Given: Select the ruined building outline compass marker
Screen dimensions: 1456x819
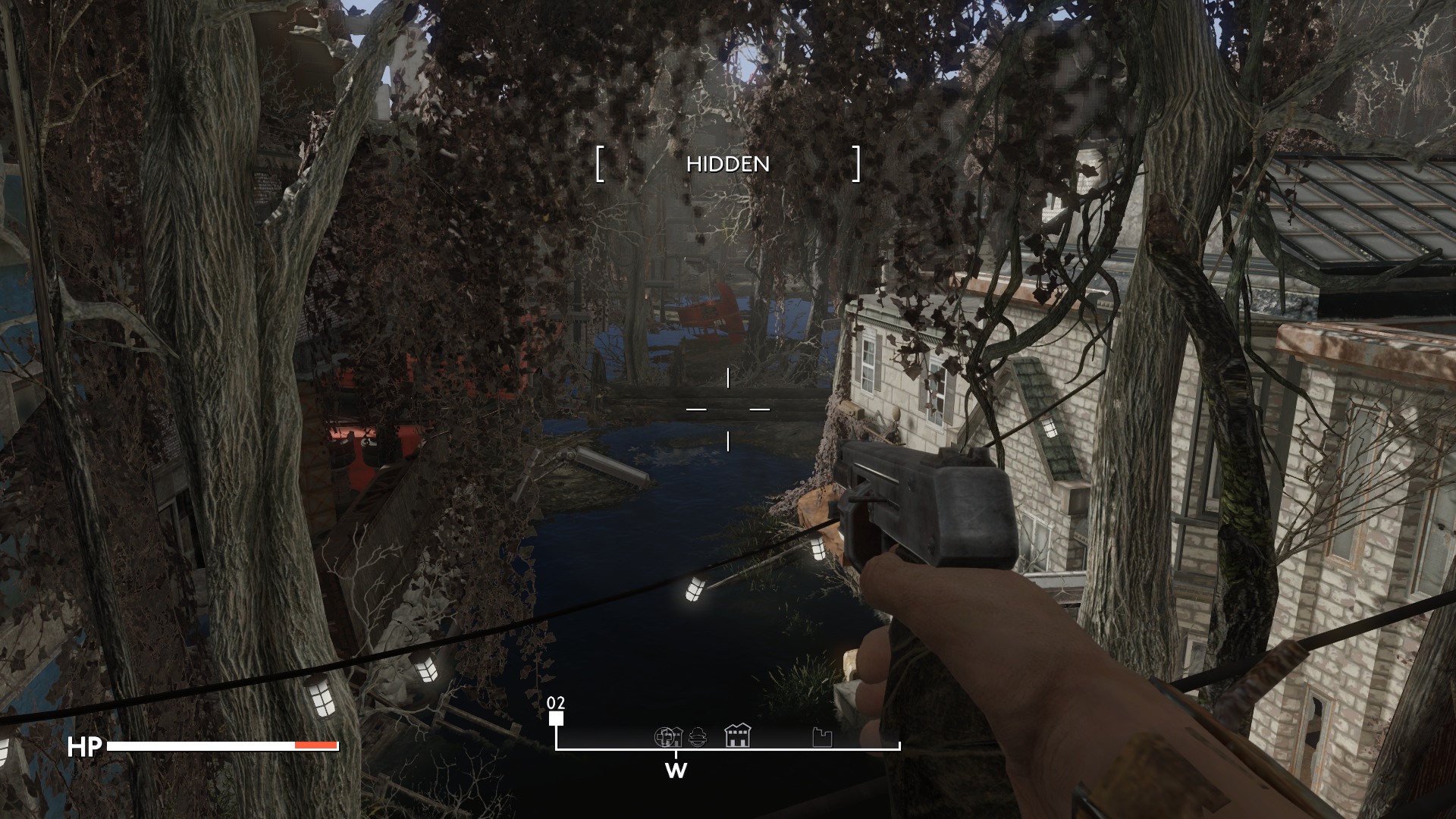Looking at the screenshot, I should click(822, 737).
